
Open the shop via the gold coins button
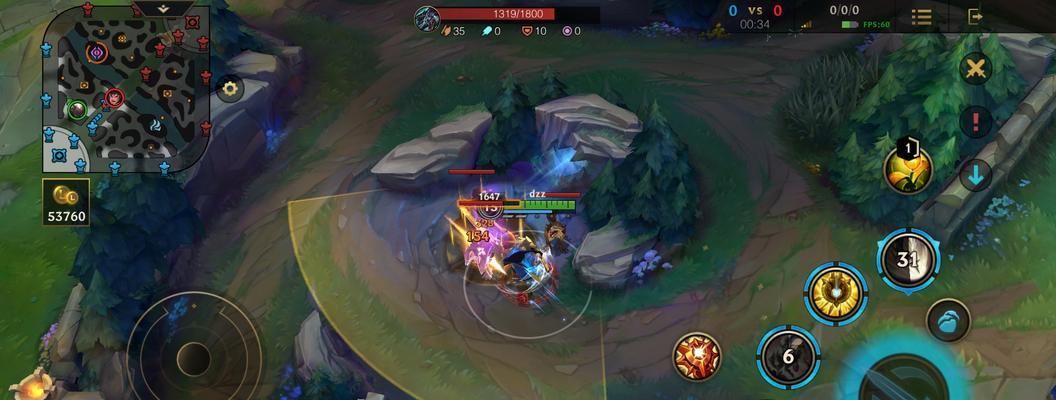[66, 202]
